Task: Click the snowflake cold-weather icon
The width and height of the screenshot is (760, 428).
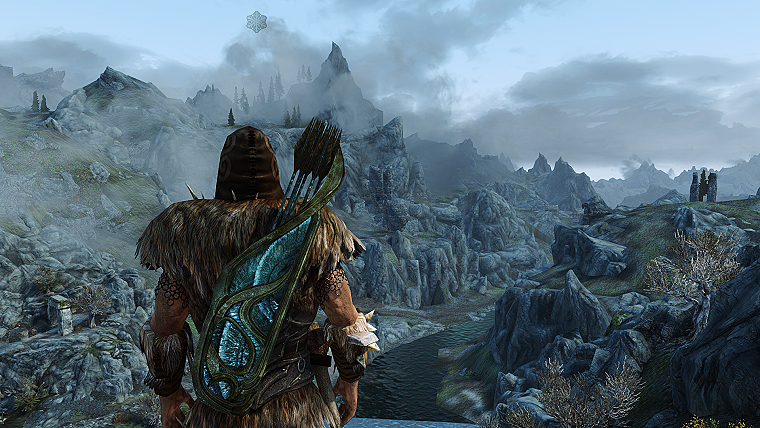Action: point(257,22)
